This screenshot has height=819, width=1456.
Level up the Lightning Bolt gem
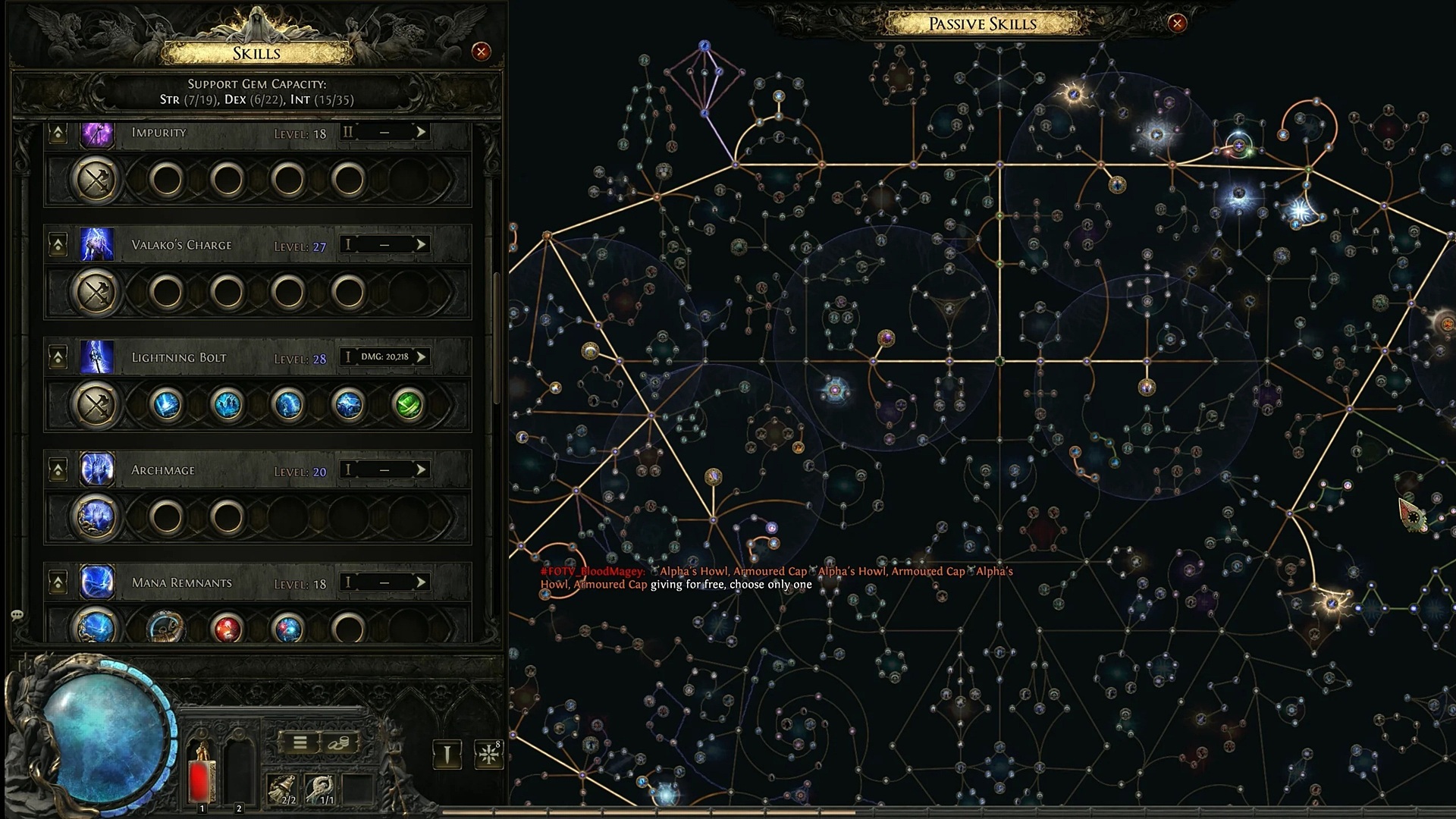pos(58,357)
